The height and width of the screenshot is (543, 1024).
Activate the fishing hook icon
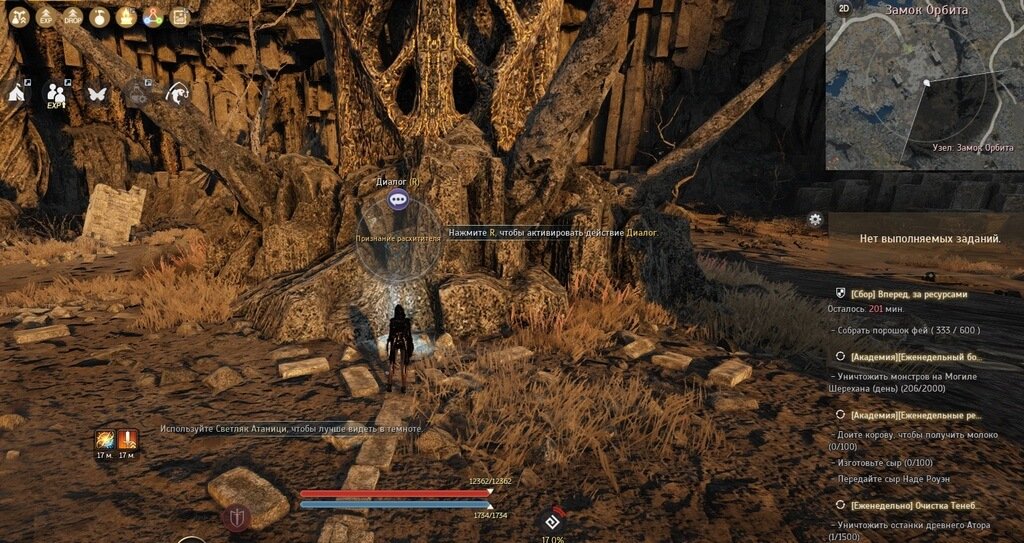tap(178, 93)
